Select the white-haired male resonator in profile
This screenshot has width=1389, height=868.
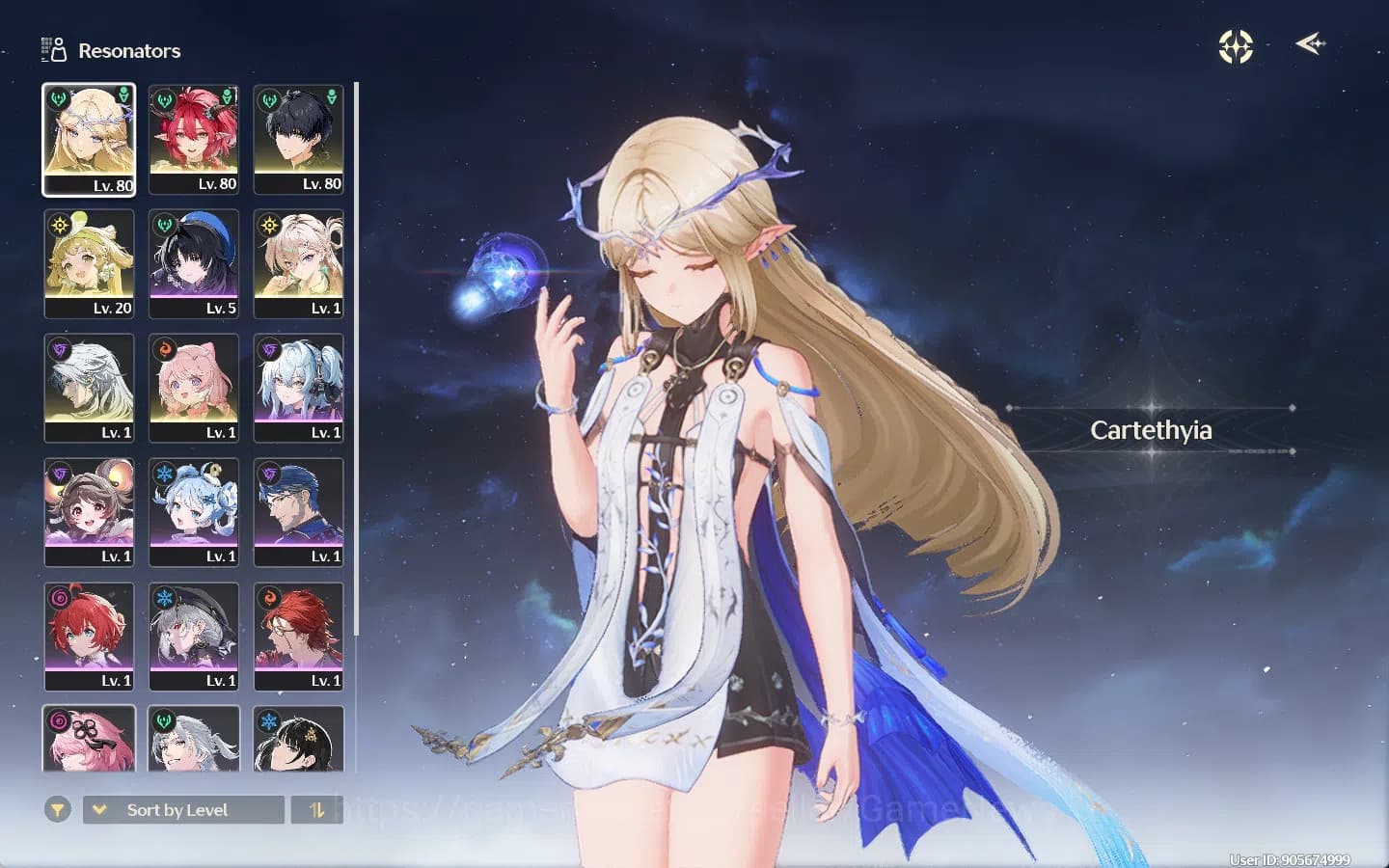coord(89,388)
